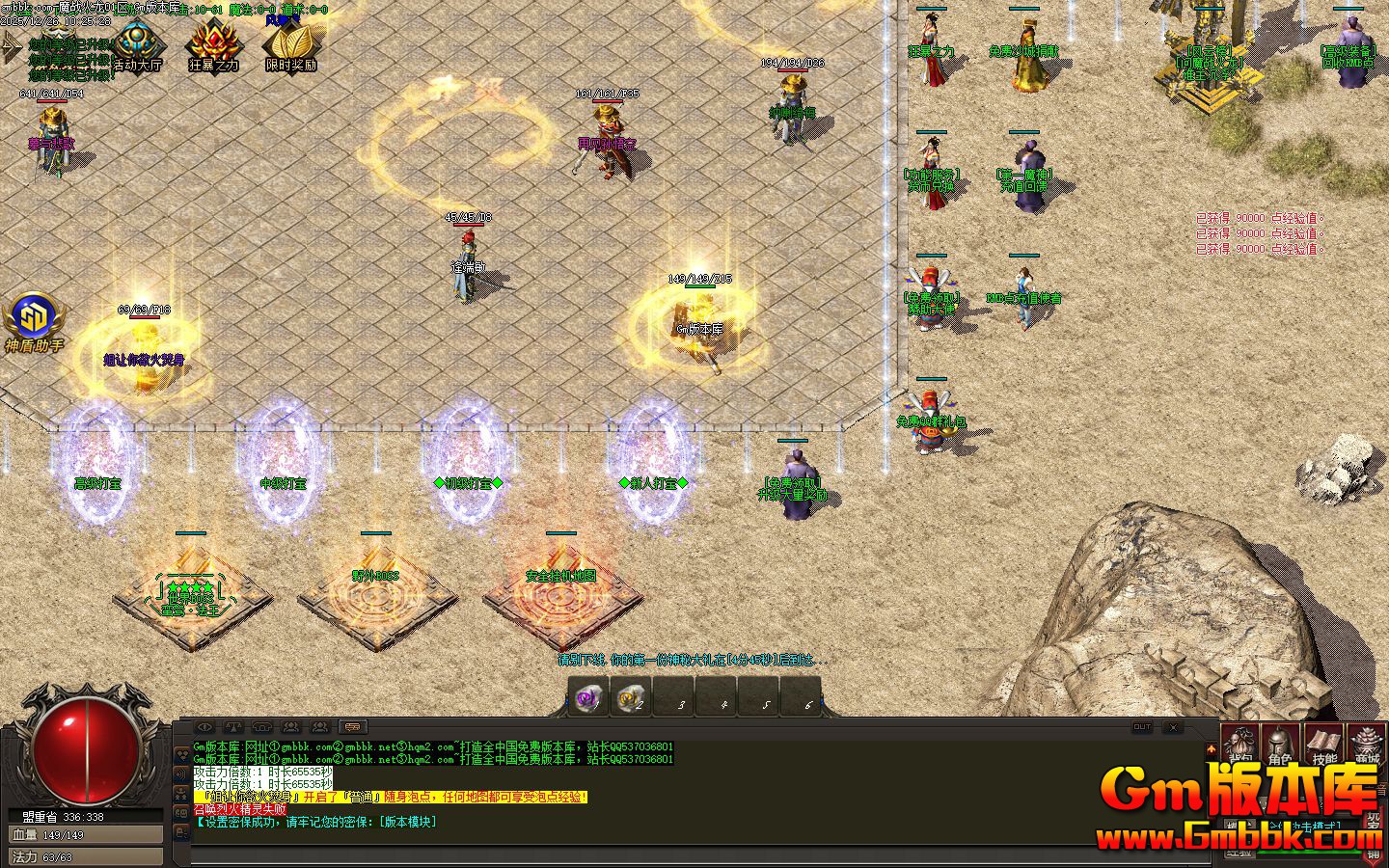This screenshot has height=868, width=1389.
Task: Close the chat panel with the X button
Action: coord(1173,727)
